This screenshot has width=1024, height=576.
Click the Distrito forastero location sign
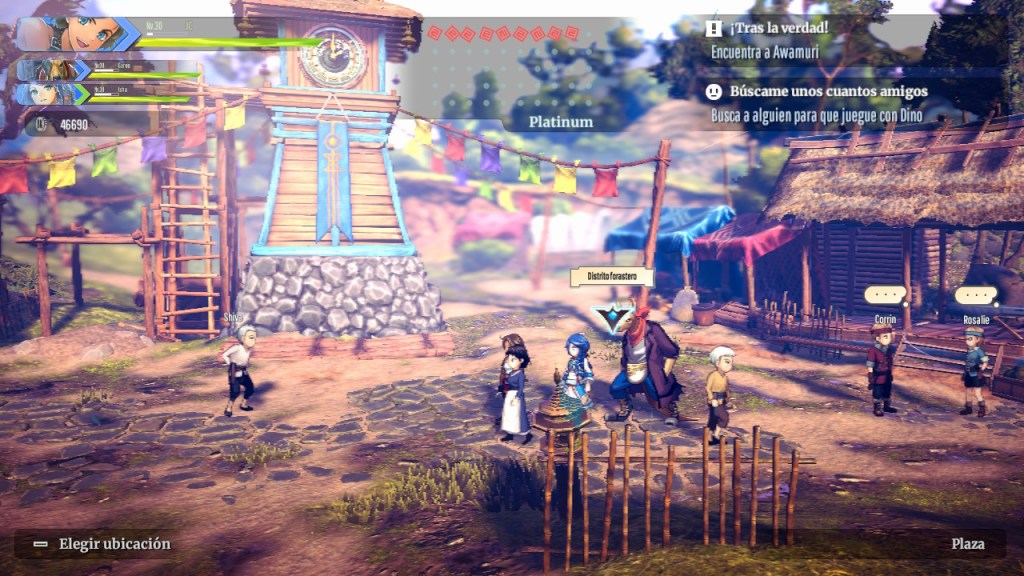click(611, 277)
